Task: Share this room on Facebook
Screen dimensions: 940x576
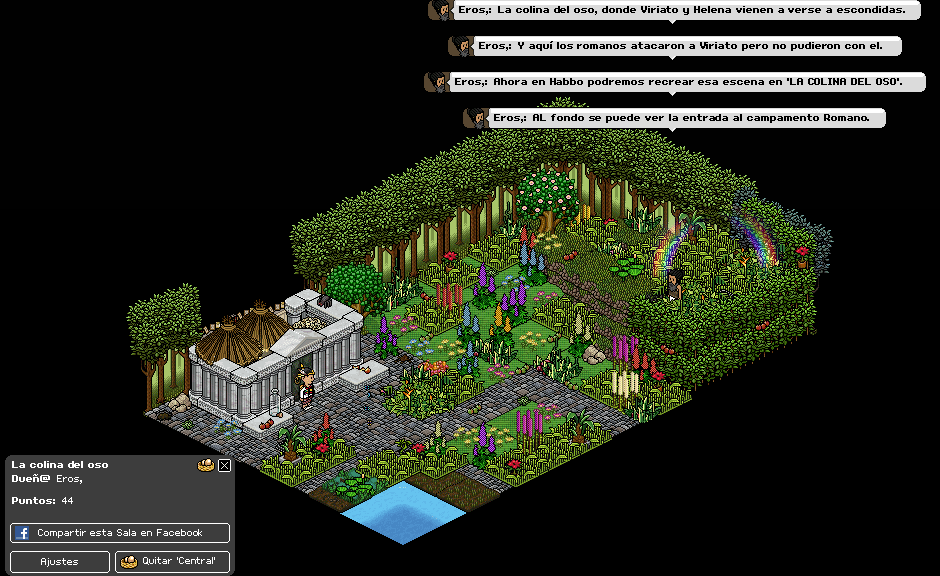Action: (120, 533)
